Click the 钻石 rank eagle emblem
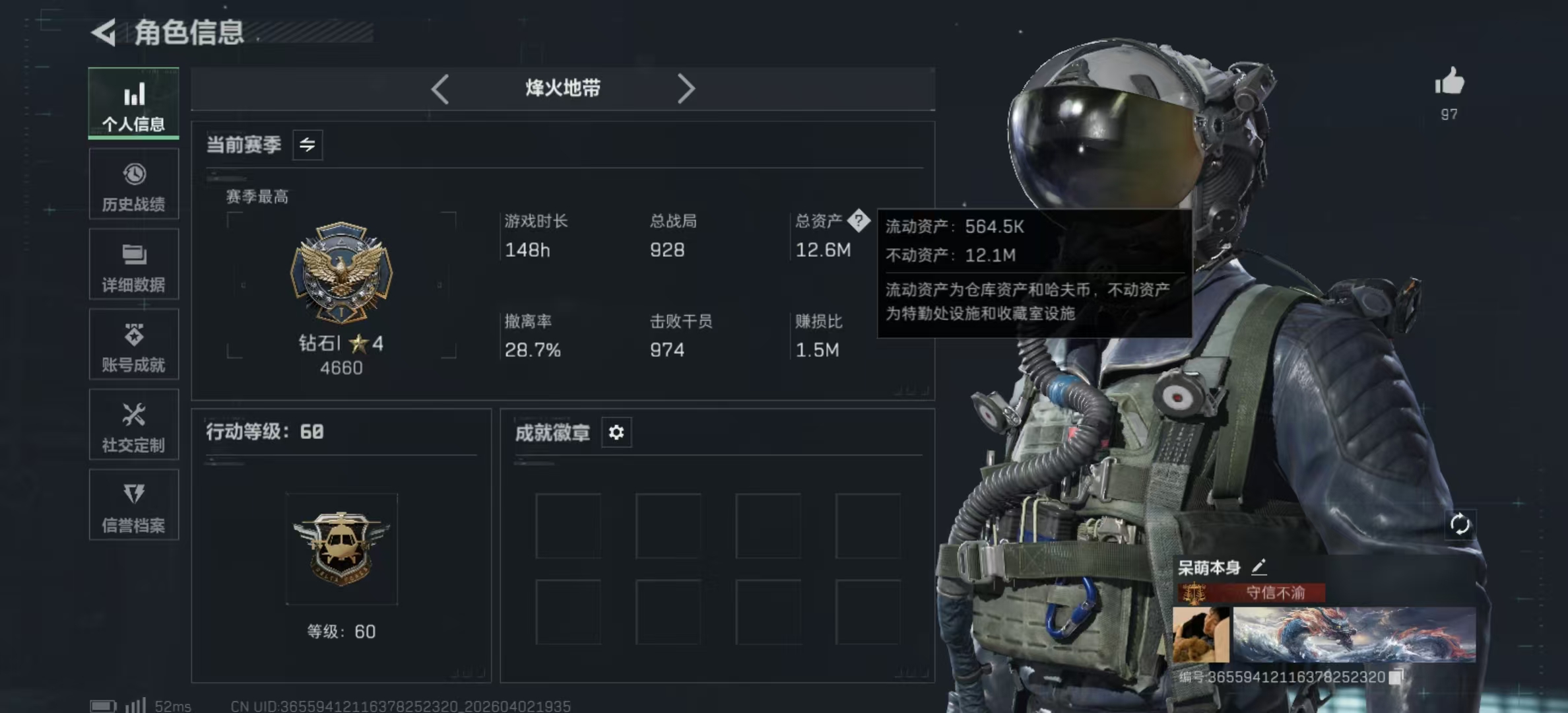1568x713 pixels. (341, 271)
